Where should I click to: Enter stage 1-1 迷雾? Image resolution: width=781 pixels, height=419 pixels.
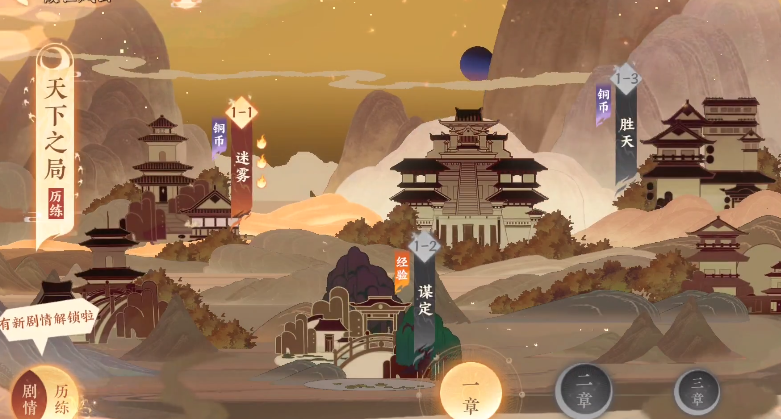(242, 160)
